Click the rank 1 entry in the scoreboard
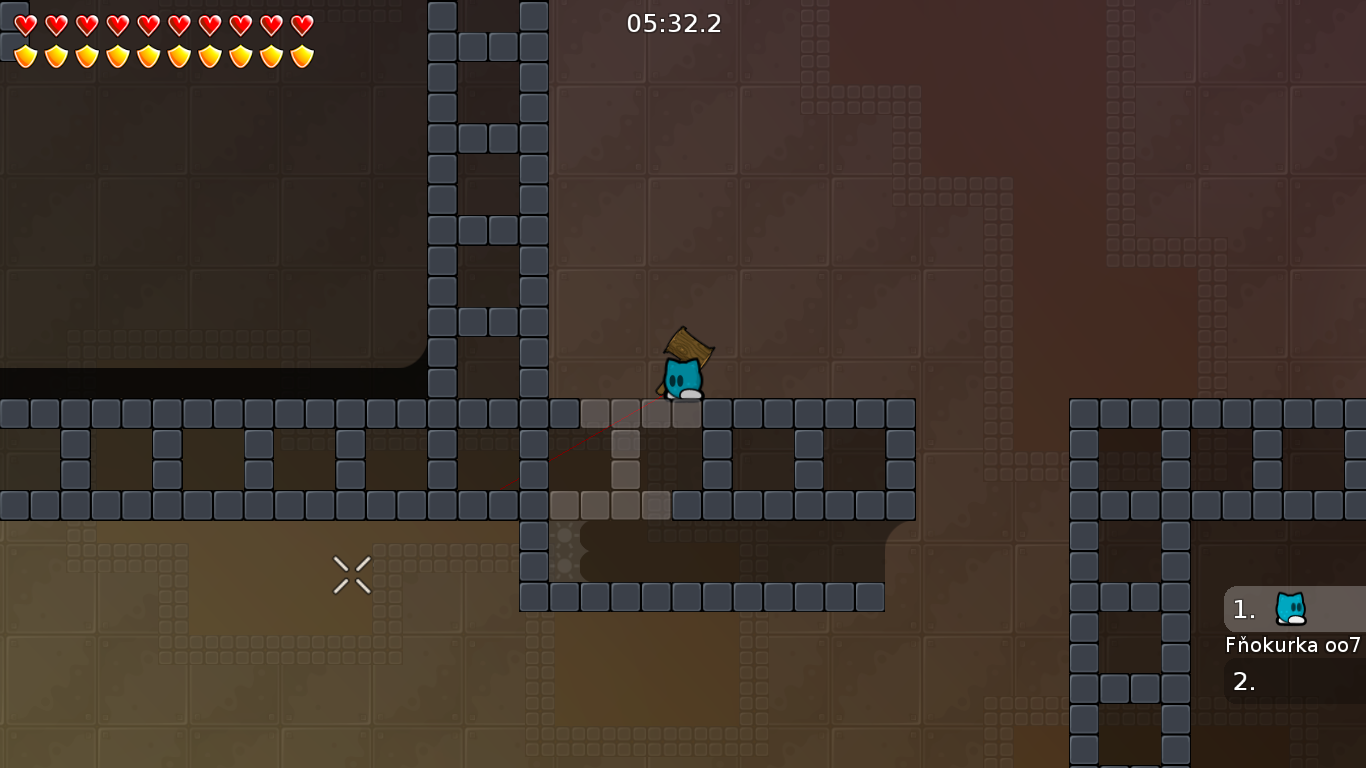The image size is (1366, 768). (x=1243, y=610)
